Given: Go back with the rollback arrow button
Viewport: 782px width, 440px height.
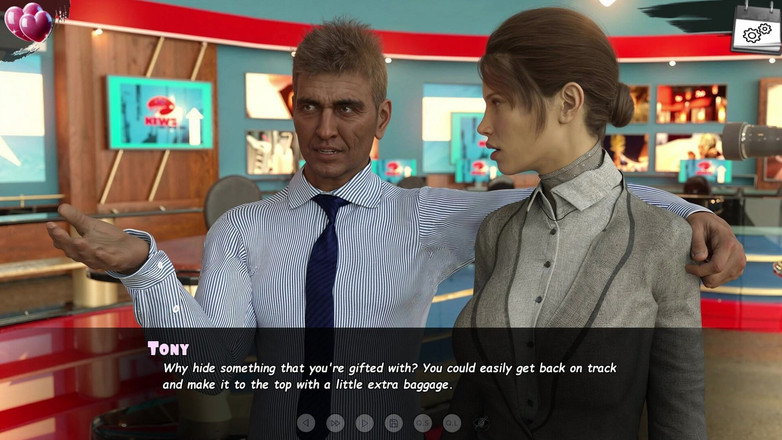Looking at the screenshot, I should pos(306,423).
